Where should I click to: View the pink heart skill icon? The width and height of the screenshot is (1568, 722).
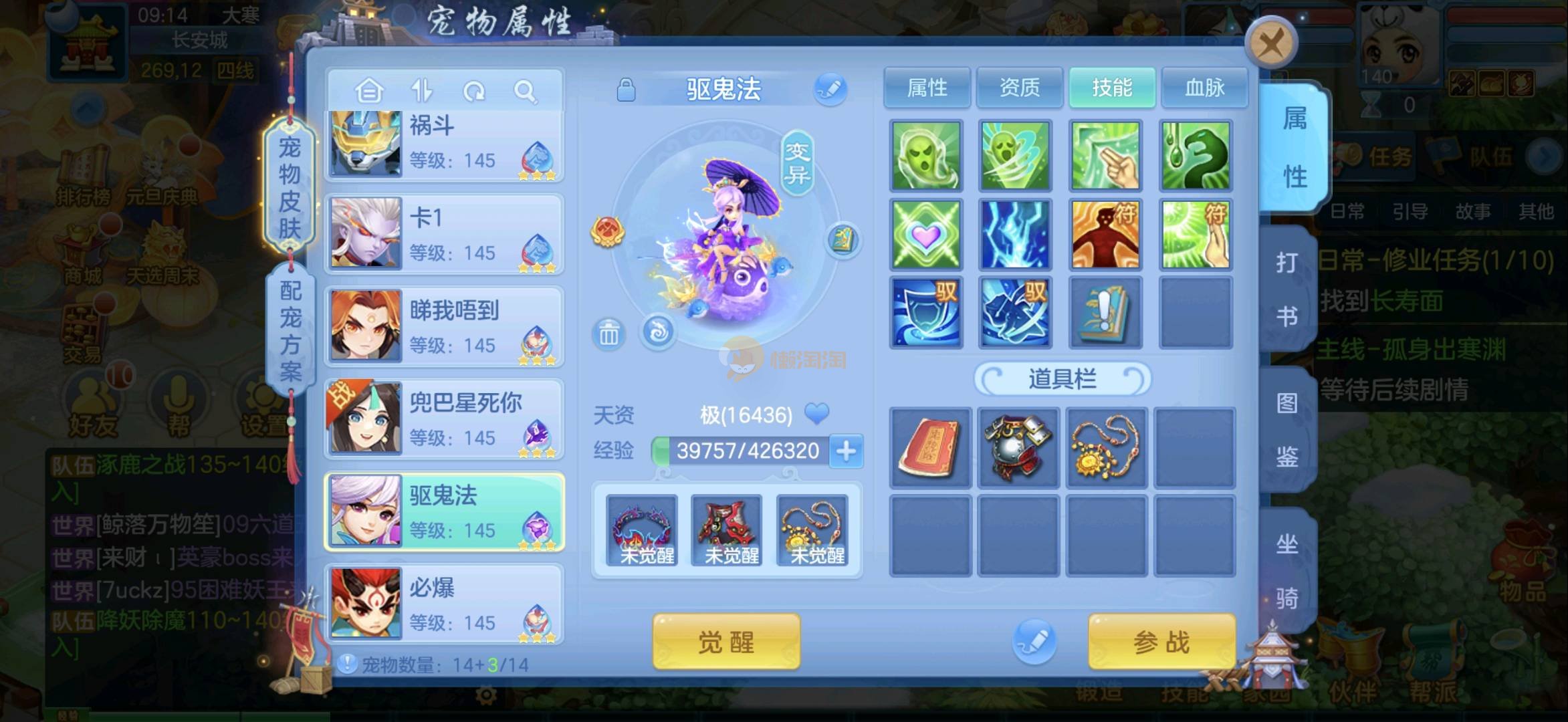tap(926, 235)
